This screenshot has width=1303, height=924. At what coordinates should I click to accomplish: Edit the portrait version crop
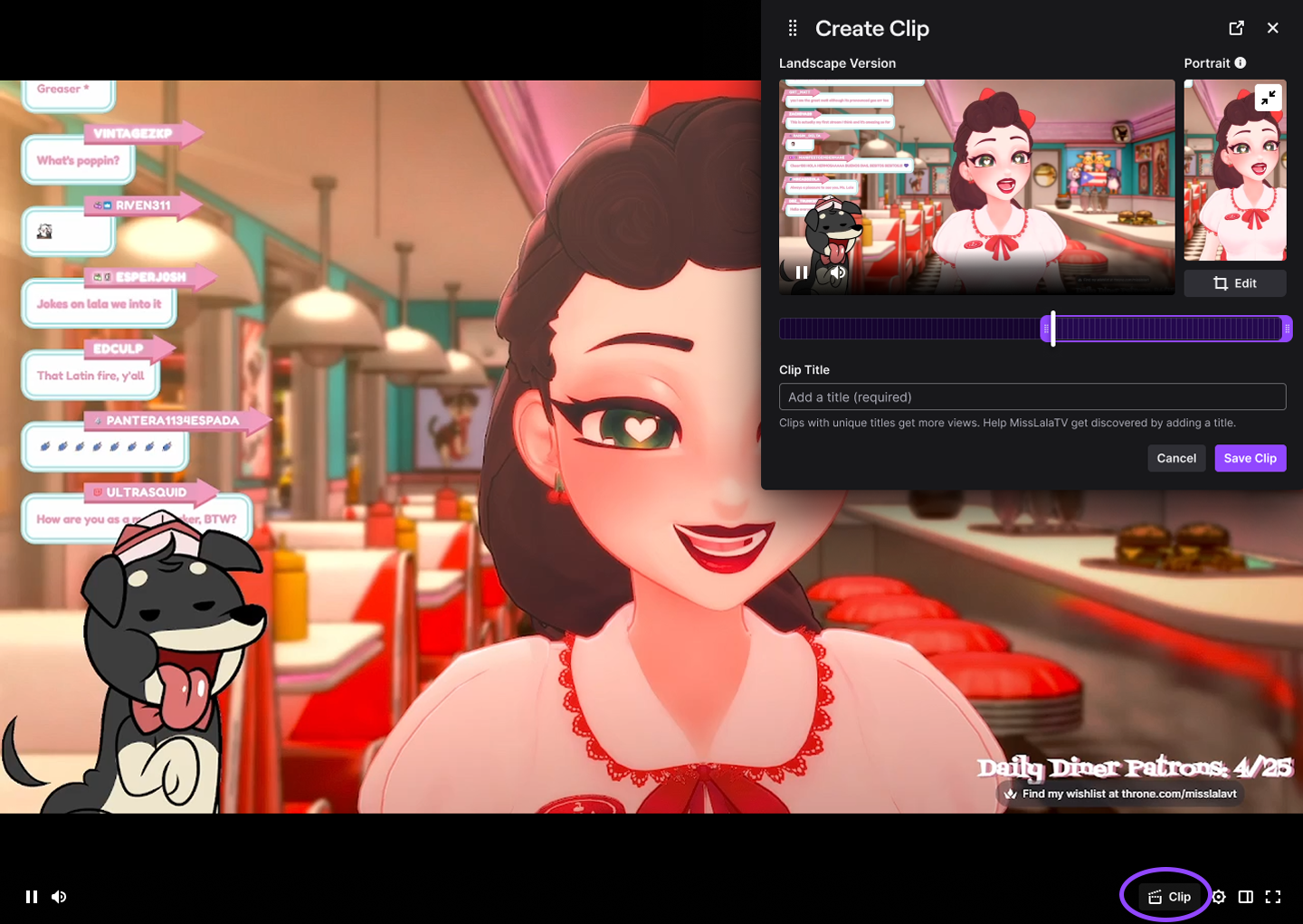tap(1234, 283)
